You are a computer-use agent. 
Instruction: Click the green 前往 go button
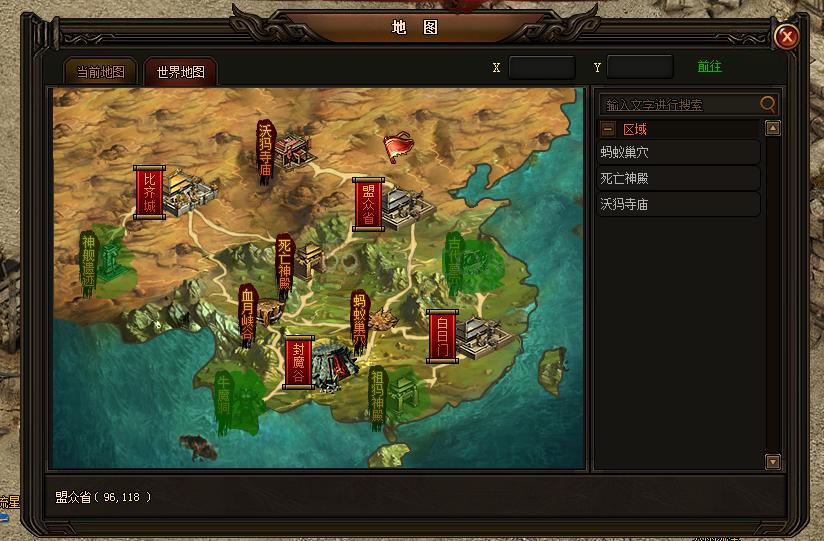click(x=709, y=67)
